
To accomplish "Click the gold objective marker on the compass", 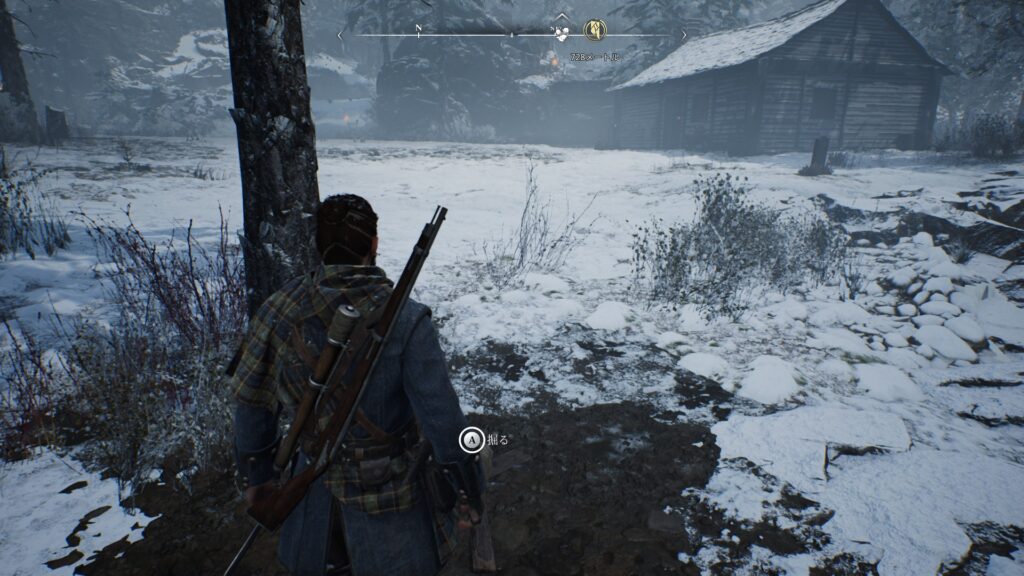I will pos(595,30).
